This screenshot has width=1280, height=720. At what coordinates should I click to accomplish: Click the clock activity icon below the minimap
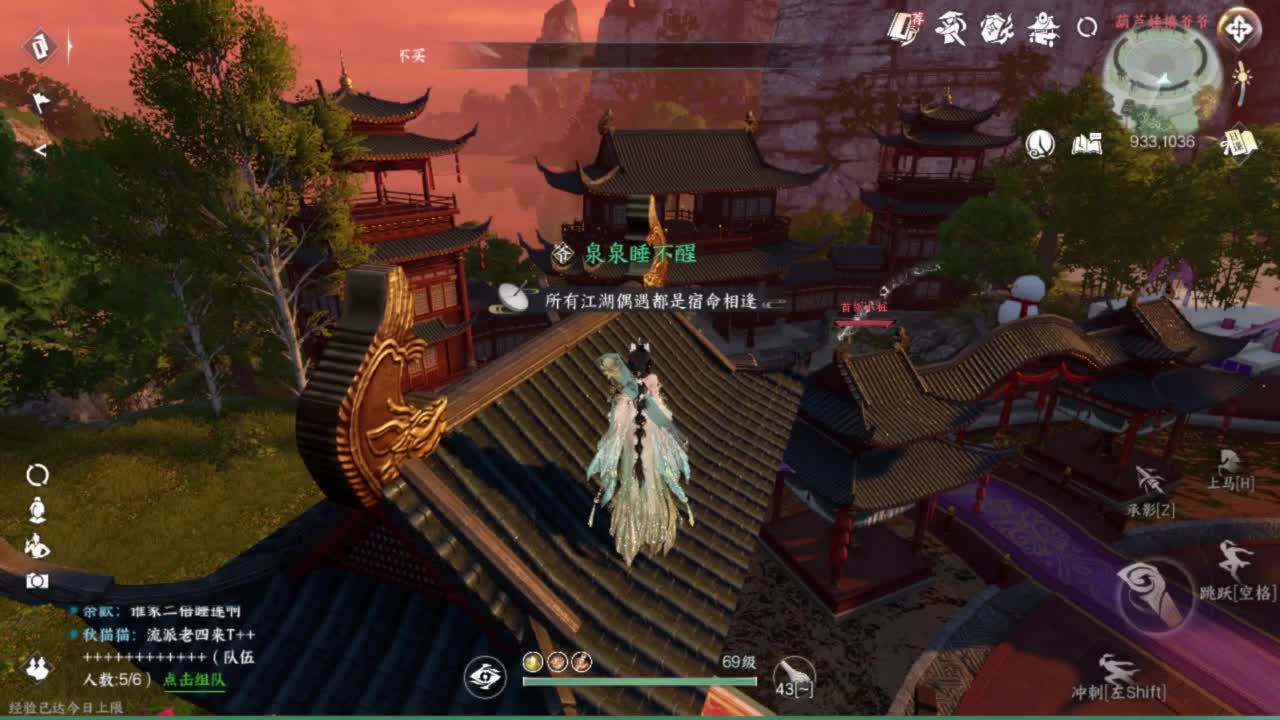(x=1040, y=145)
